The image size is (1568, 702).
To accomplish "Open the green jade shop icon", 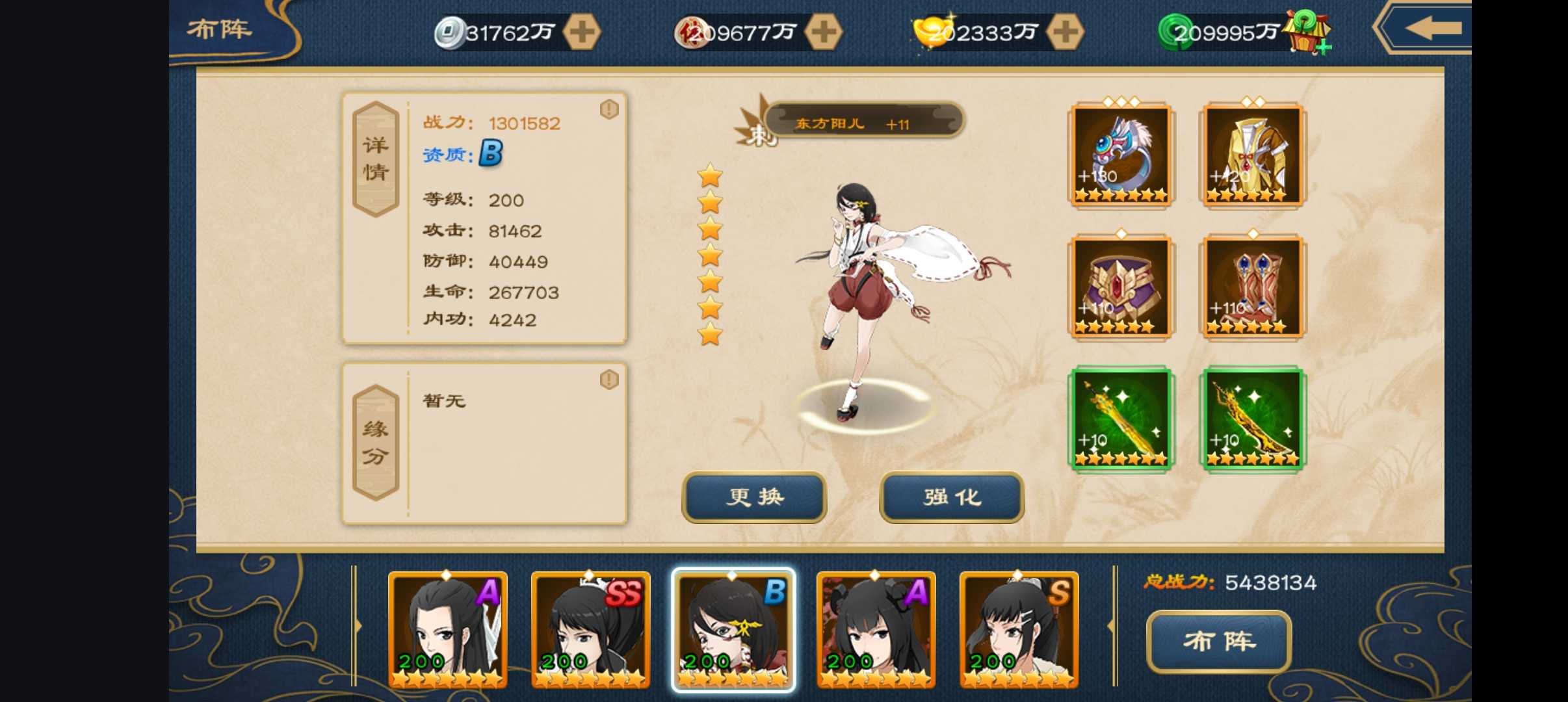I will click(1308, 32).
